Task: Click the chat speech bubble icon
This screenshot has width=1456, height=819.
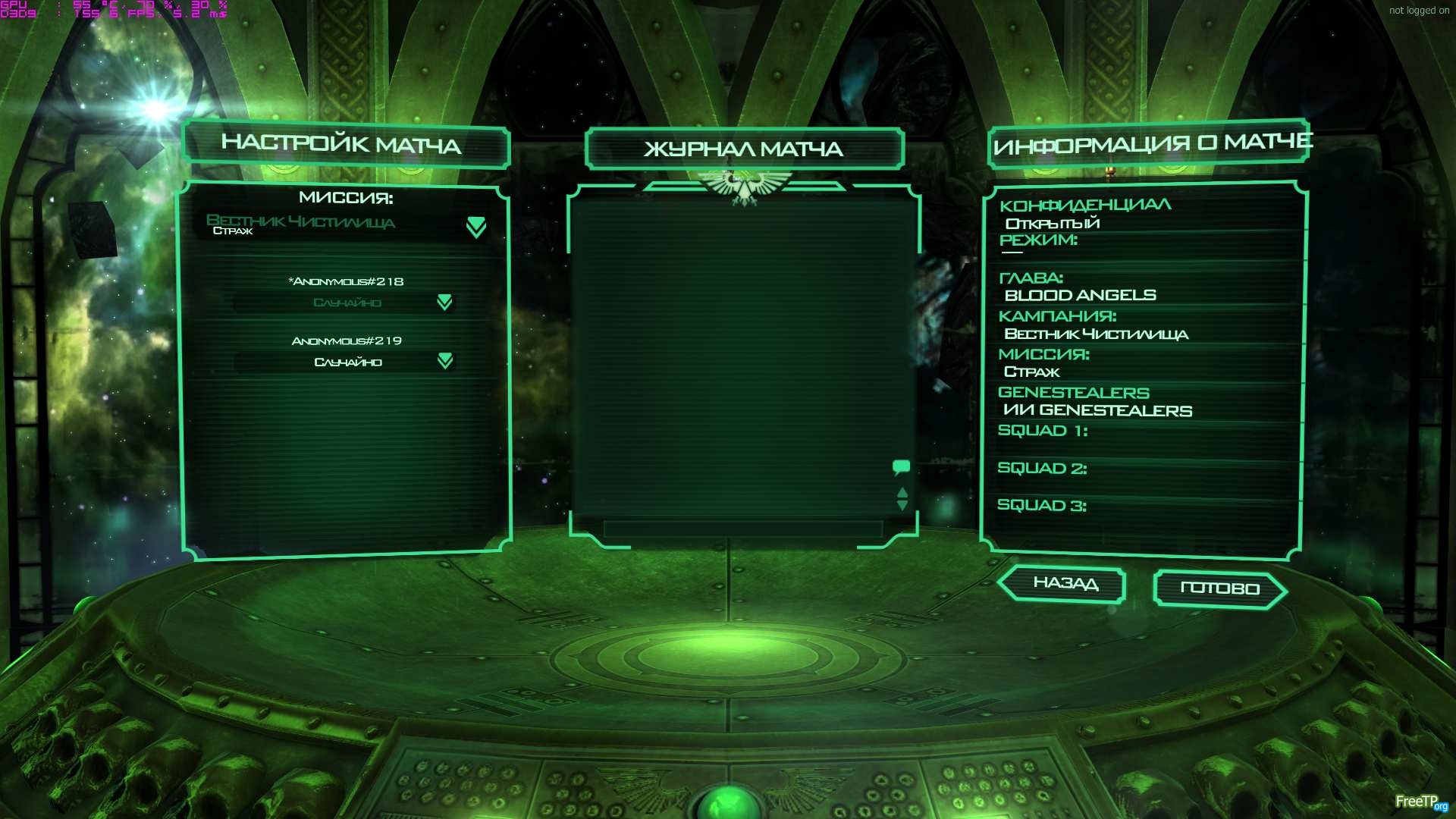Action: click(x=901, y=467)
